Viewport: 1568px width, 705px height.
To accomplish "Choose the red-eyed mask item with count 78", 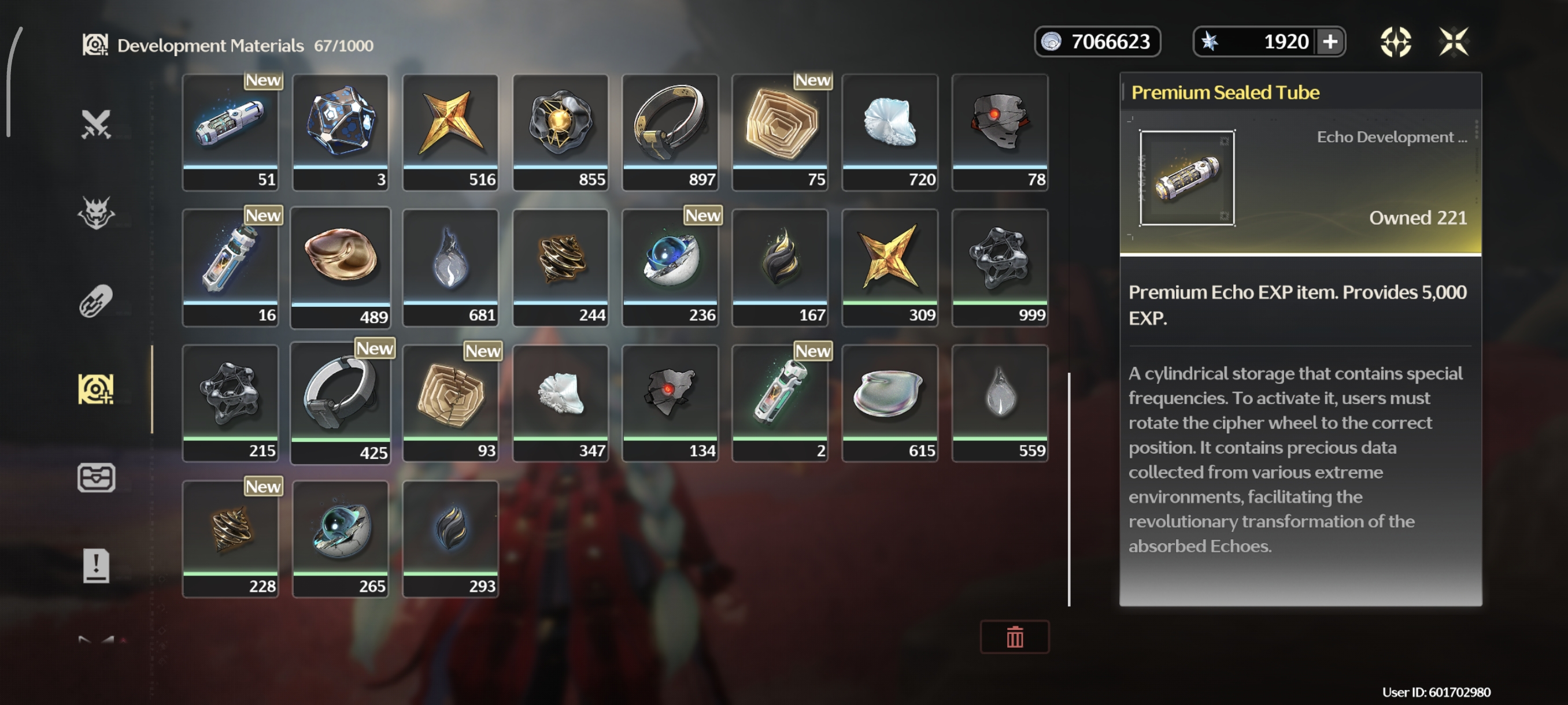I will pyautogui.click(x=1000, y=132).
